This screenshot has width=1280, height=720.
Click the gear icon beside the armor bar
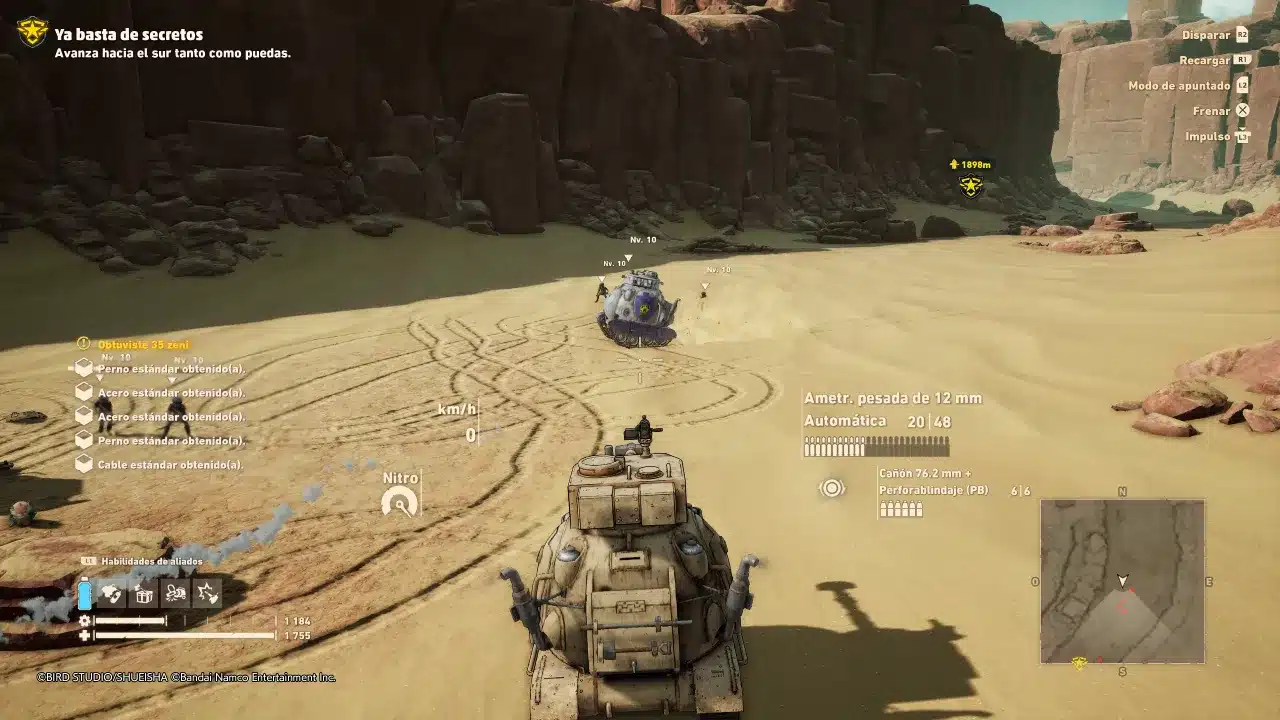click(x=85, y=620)
